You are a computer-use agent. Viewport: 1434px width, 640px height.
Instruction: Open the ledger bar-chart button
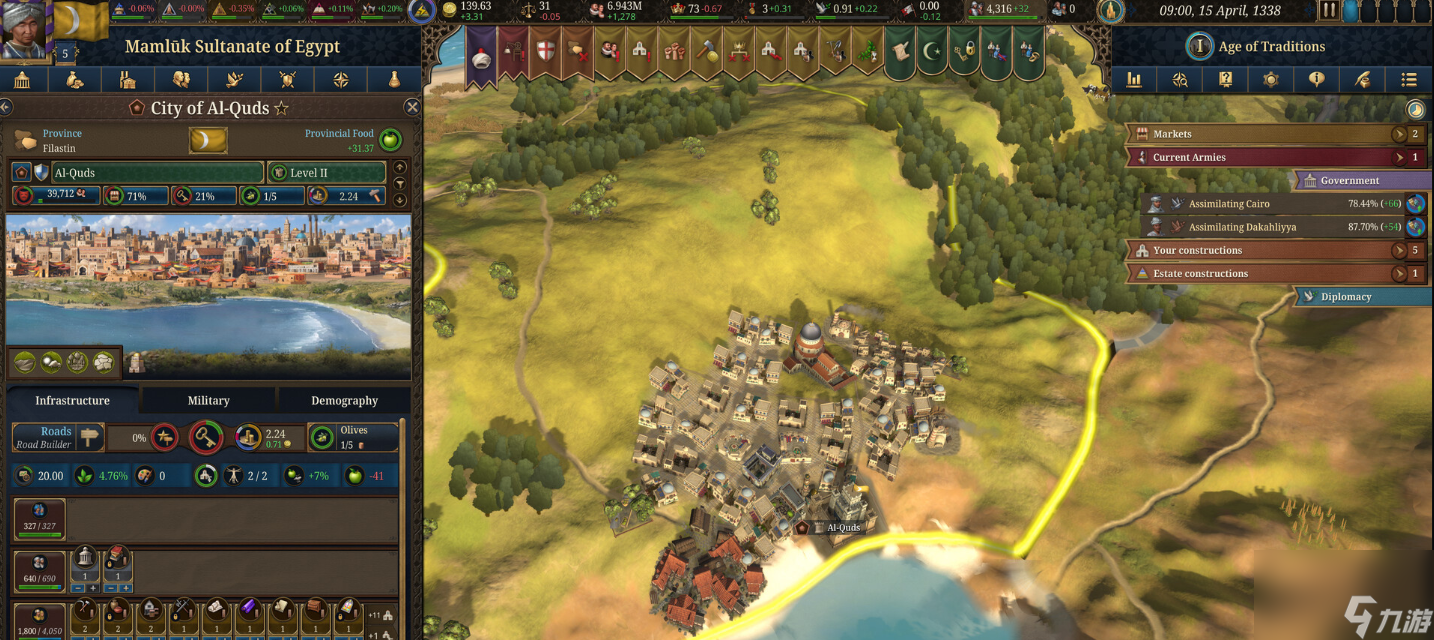click(x=1134, y=80)
